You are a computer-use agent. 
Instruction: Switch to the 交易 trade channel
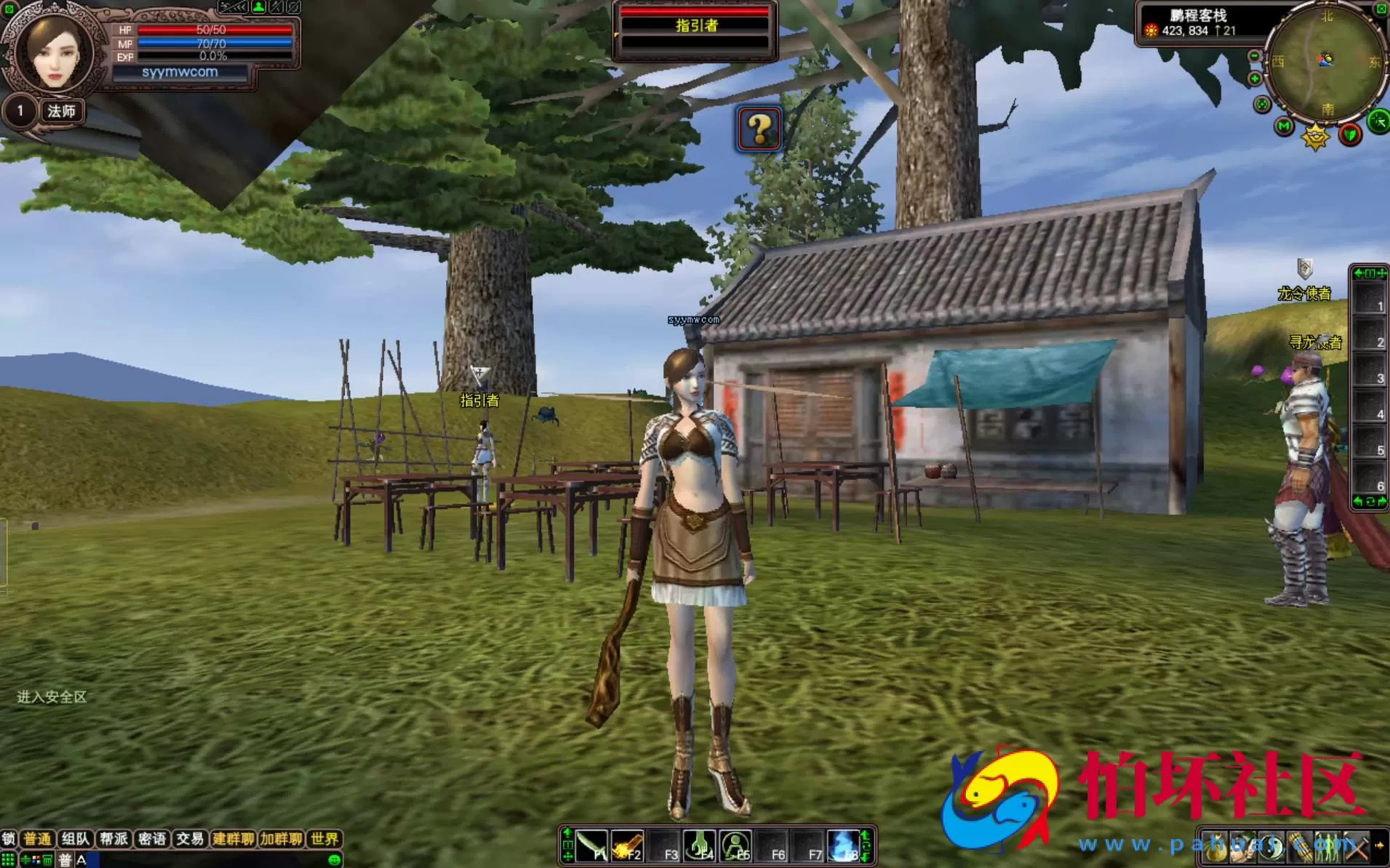coord(190,839)
